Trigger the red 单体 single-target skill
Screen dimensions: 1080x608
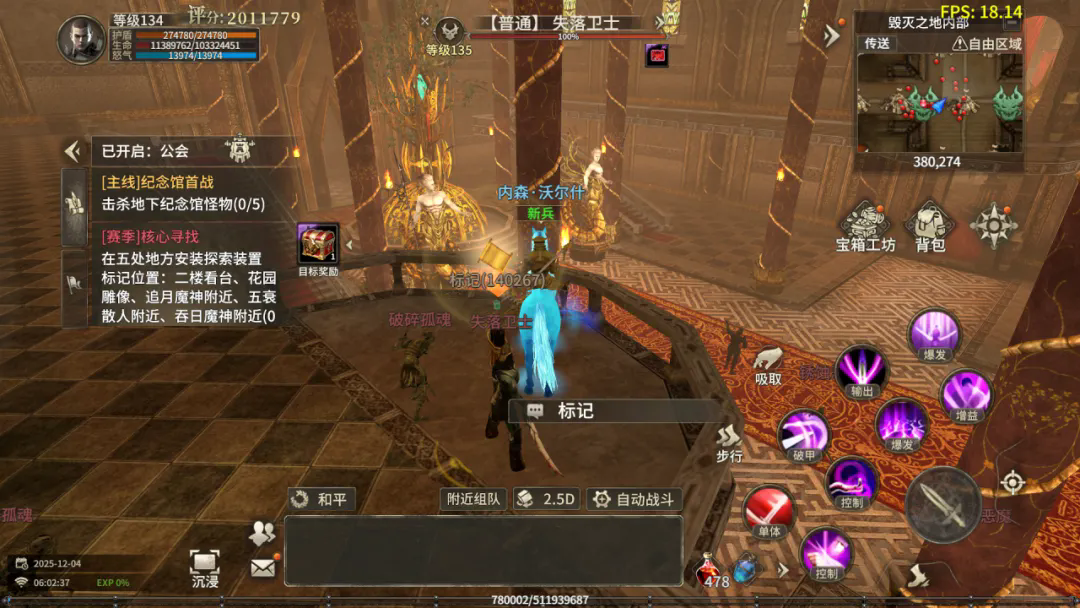click(x=768, y=512)
